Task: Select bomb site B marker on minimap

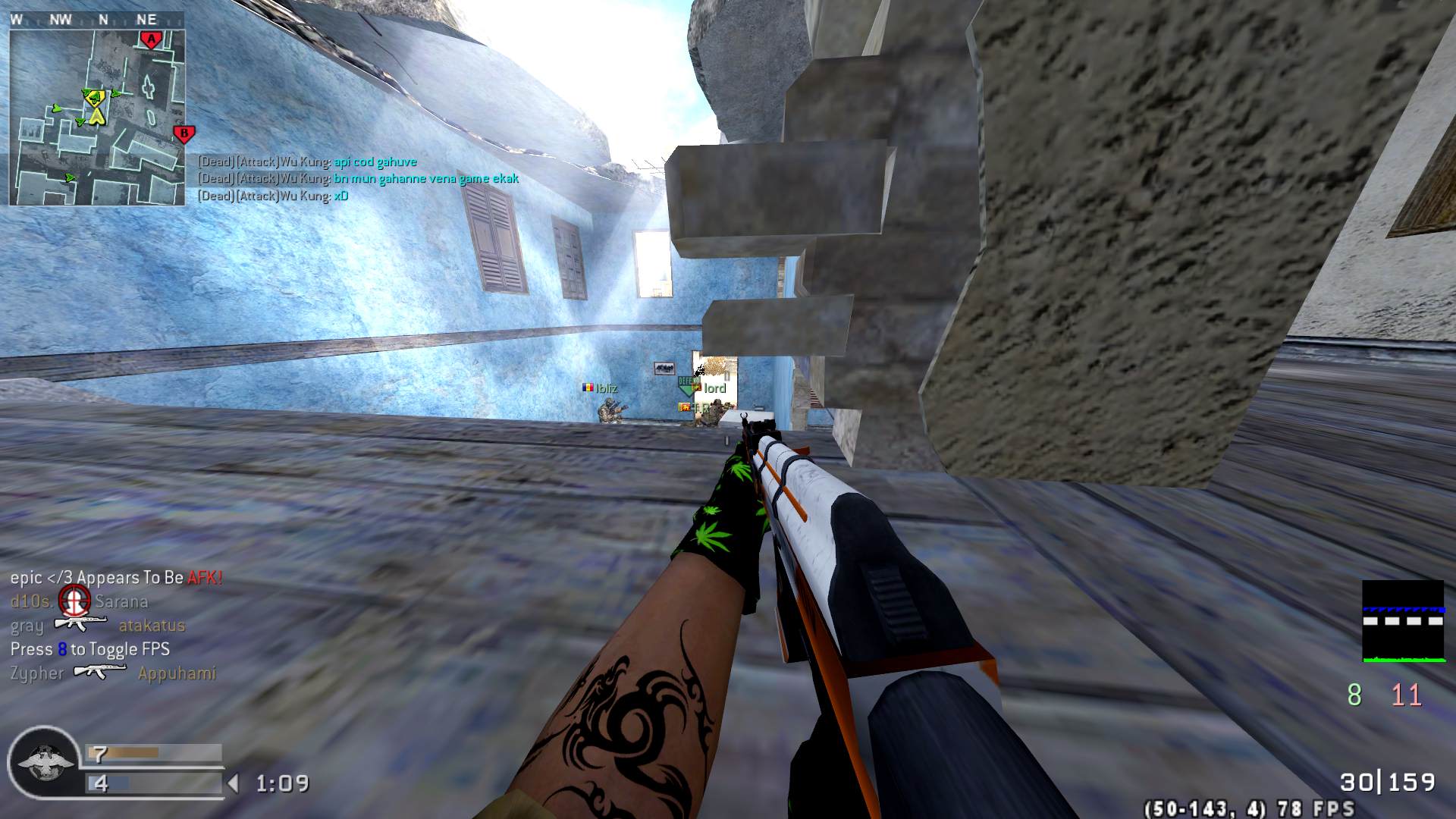Action: (184, 135)
